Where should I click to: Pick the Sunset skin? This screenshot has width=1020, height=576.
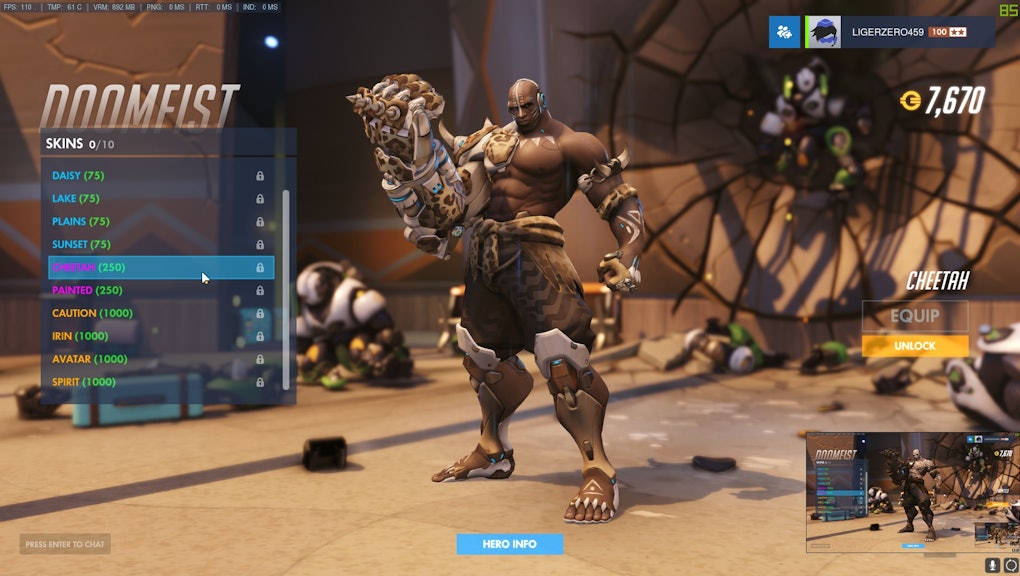point(81,245)
